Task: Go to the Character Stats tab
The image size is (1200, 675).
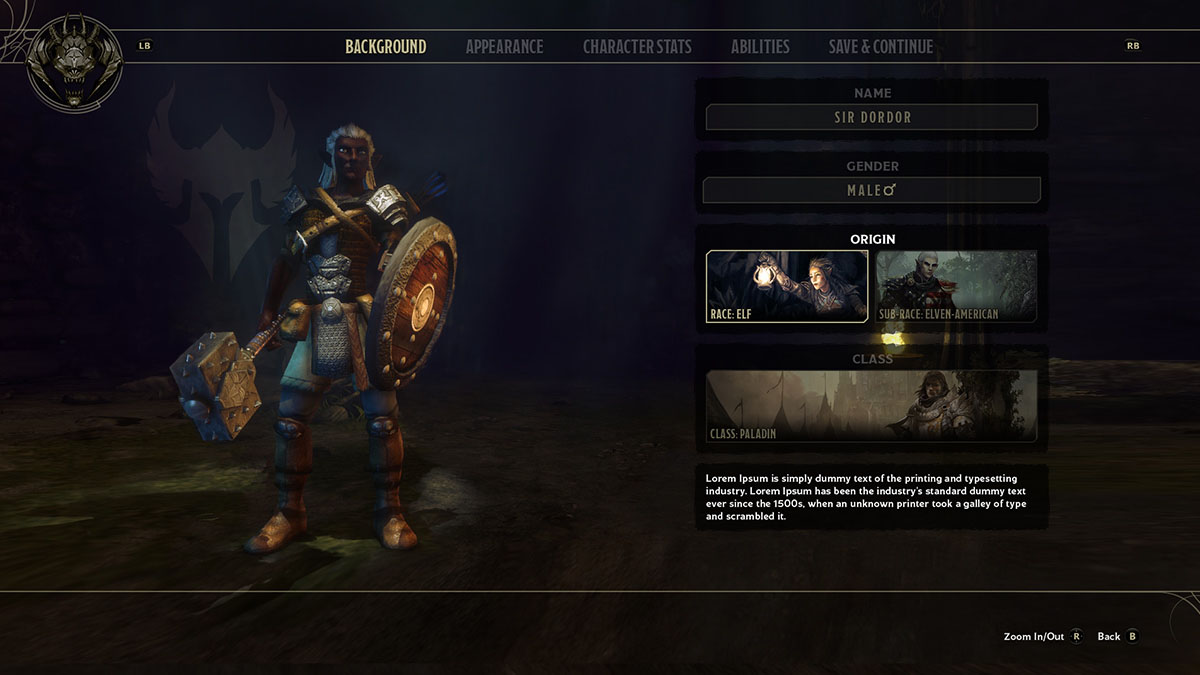Action: pyautogui.click(x=637, y=47)
